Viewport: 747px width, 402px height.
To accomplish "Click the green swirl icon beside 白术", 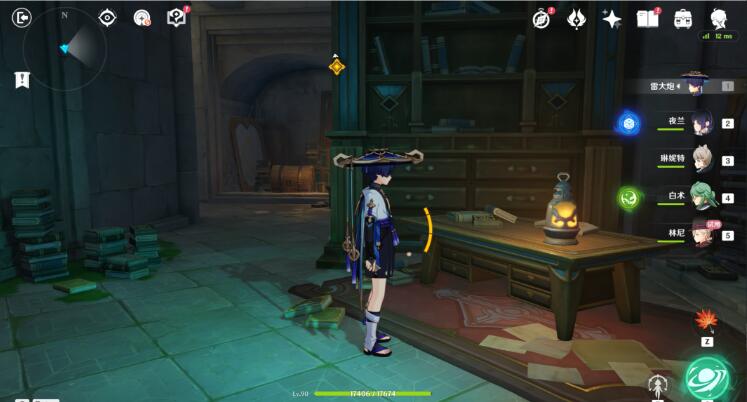I will click(629, 197).
